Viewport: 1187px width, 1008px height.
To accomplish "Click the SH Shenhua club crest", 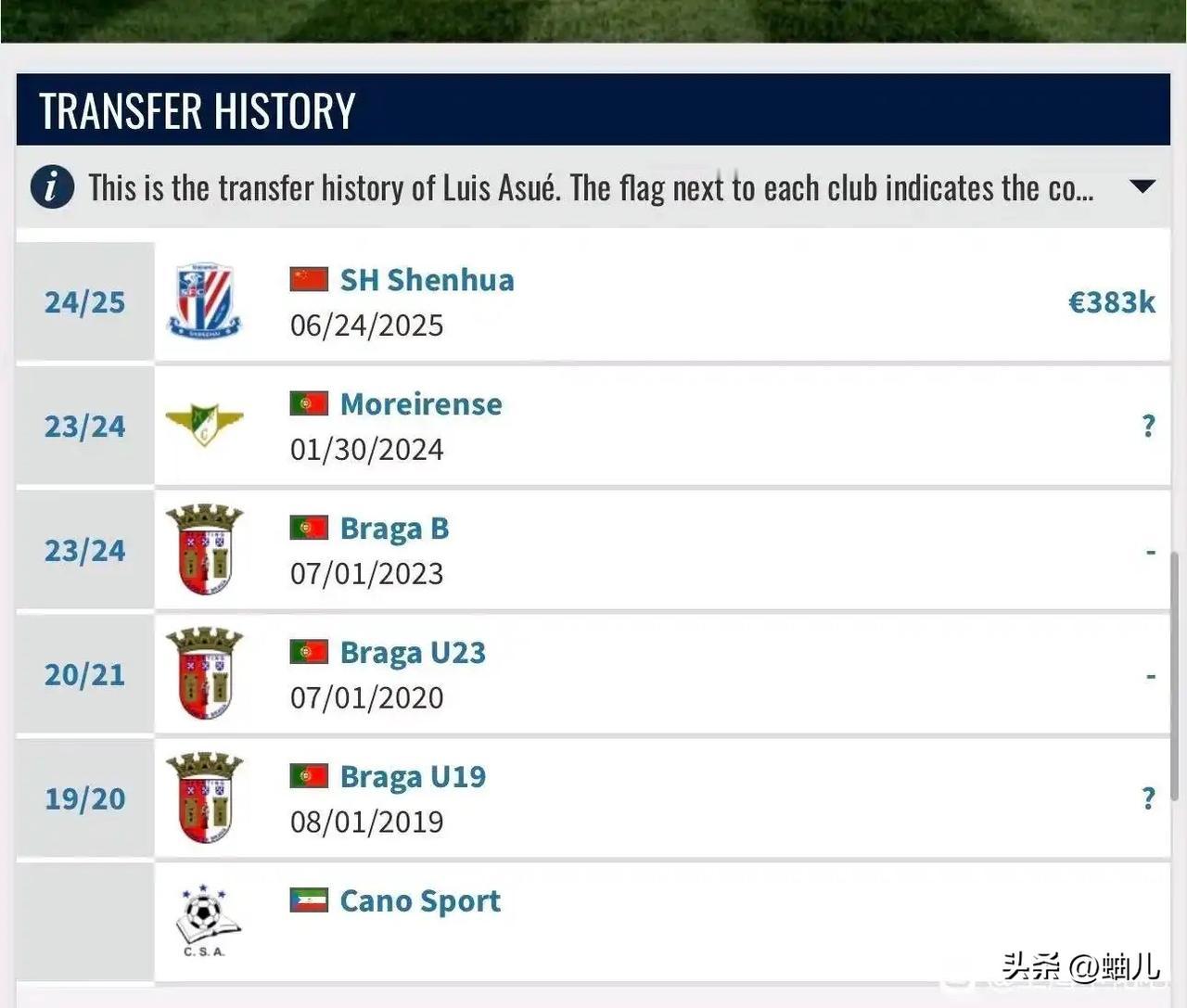I will pos(204,301).
